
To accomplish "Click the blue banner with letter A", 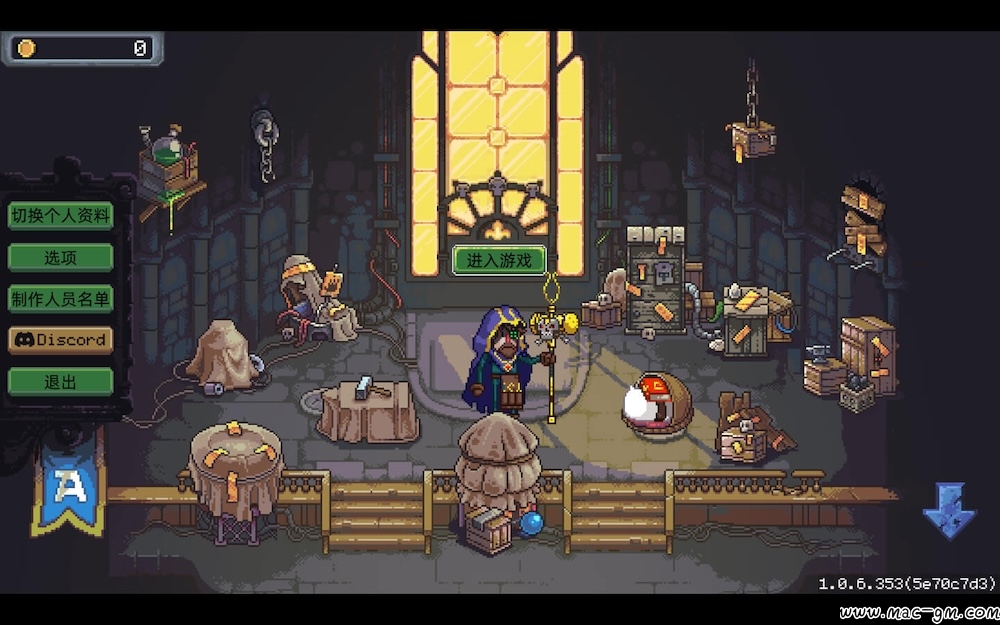I will (x=69, y=487).
